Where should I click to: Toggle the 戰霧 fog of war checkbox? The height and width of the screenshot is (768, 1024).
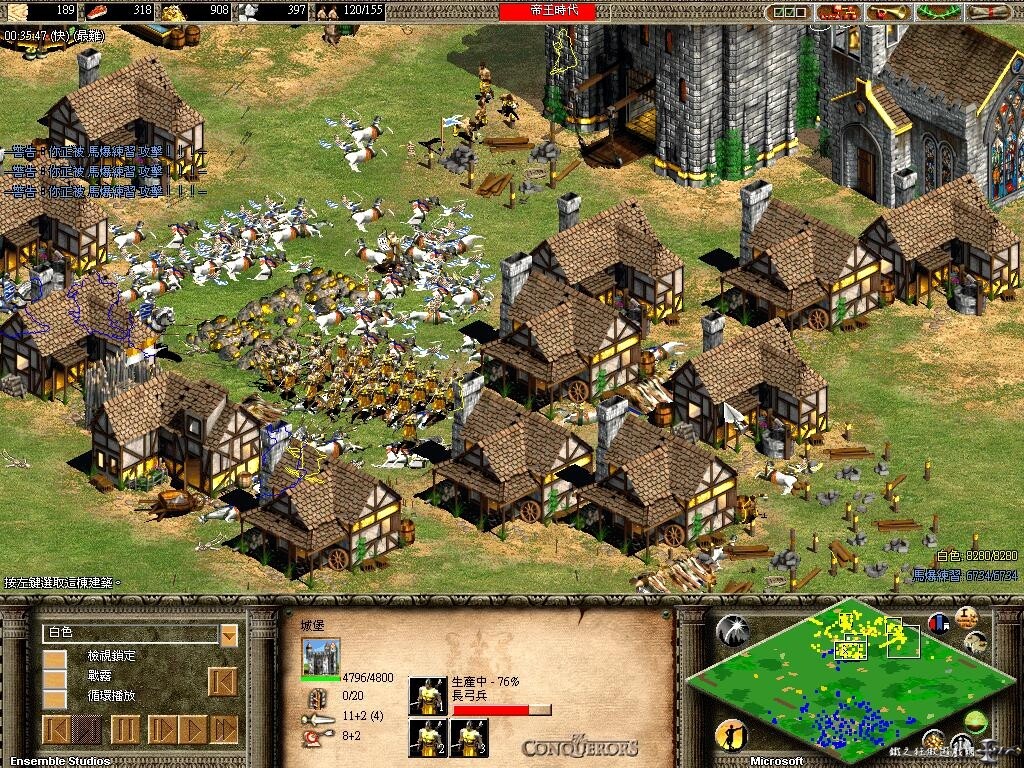click(55, 678)
